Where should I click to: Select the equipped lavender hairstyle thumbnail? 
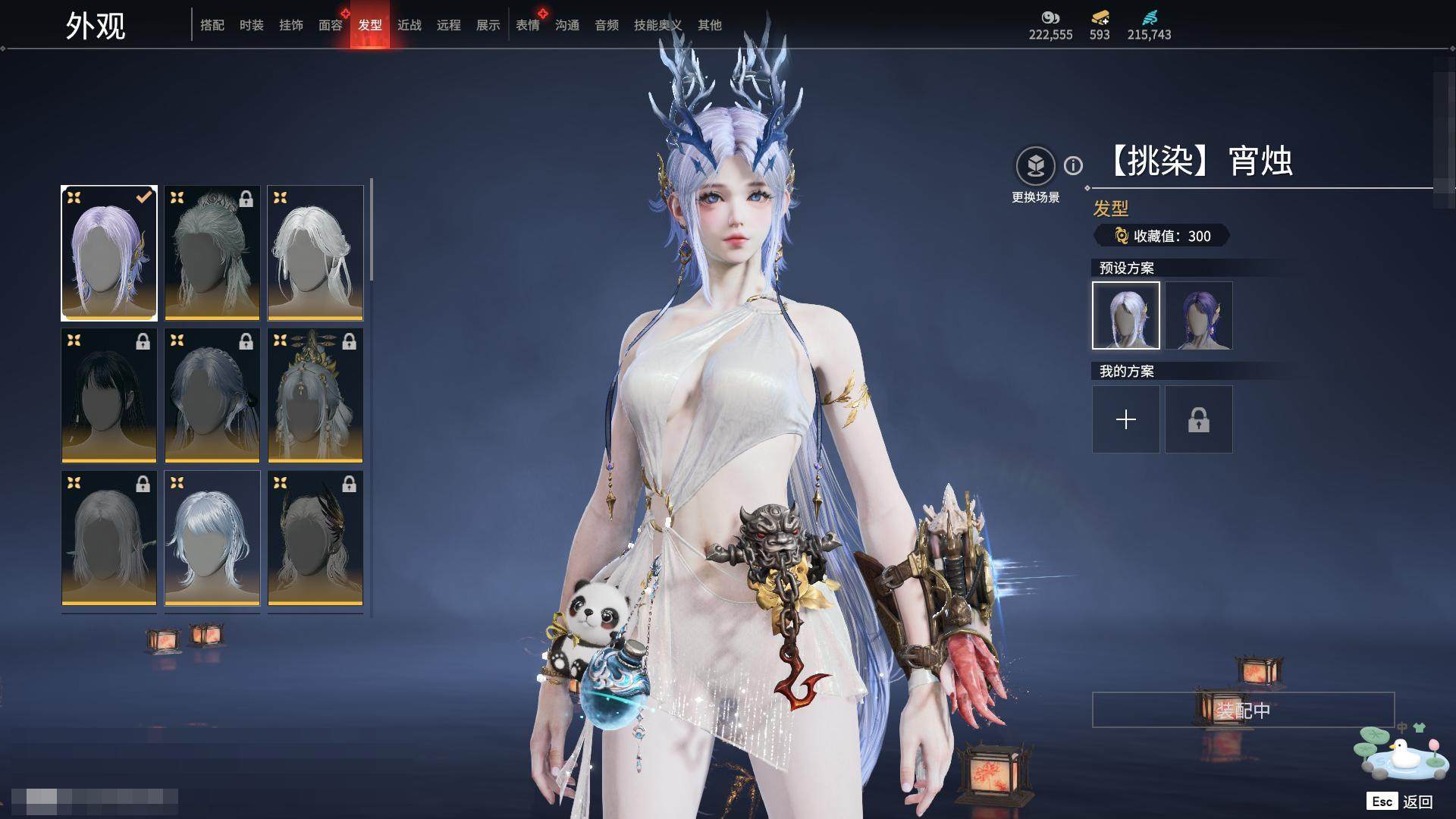coord(109,253)
